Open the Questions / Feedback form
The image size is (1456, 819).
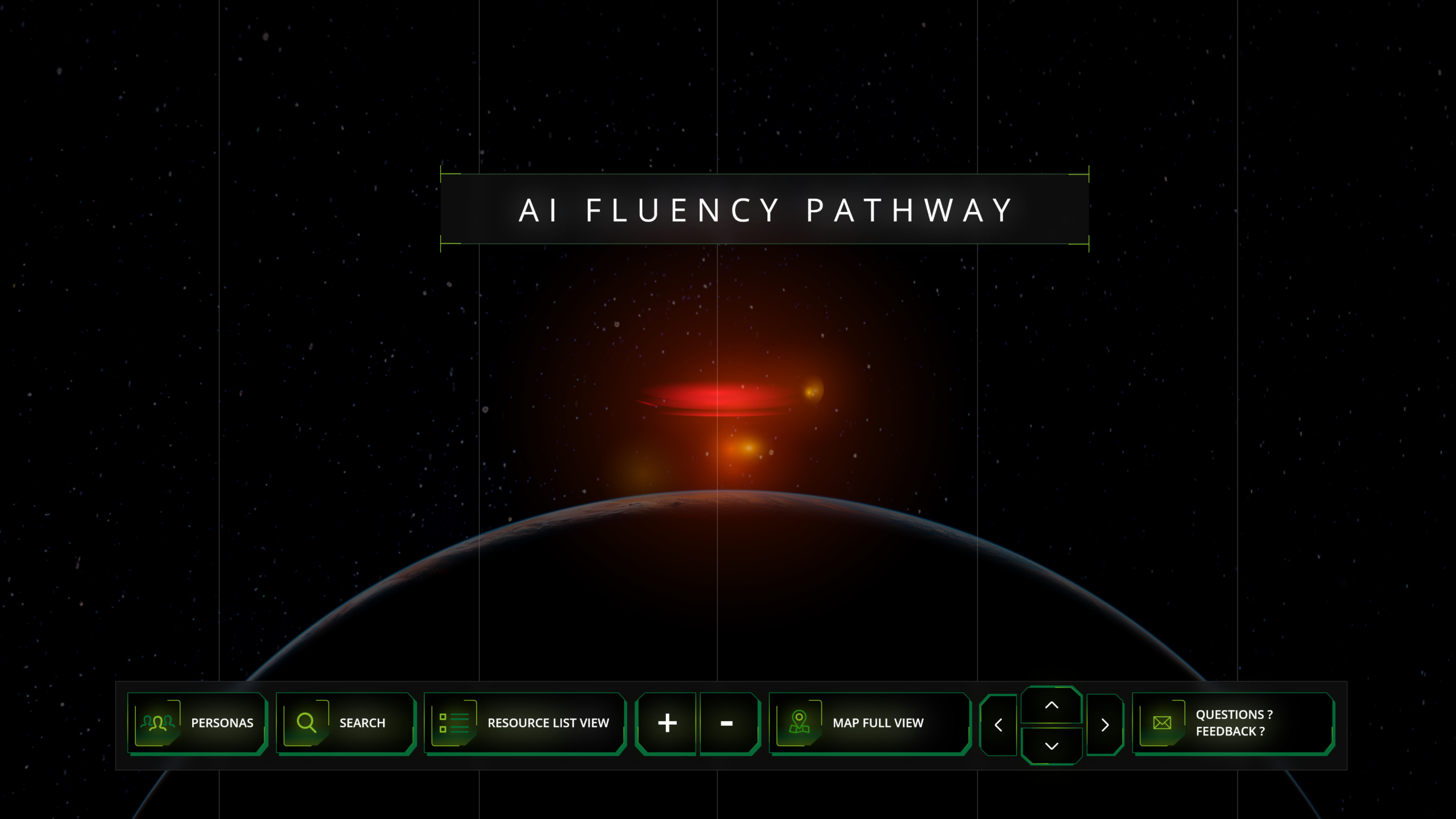click(1232, 723)
